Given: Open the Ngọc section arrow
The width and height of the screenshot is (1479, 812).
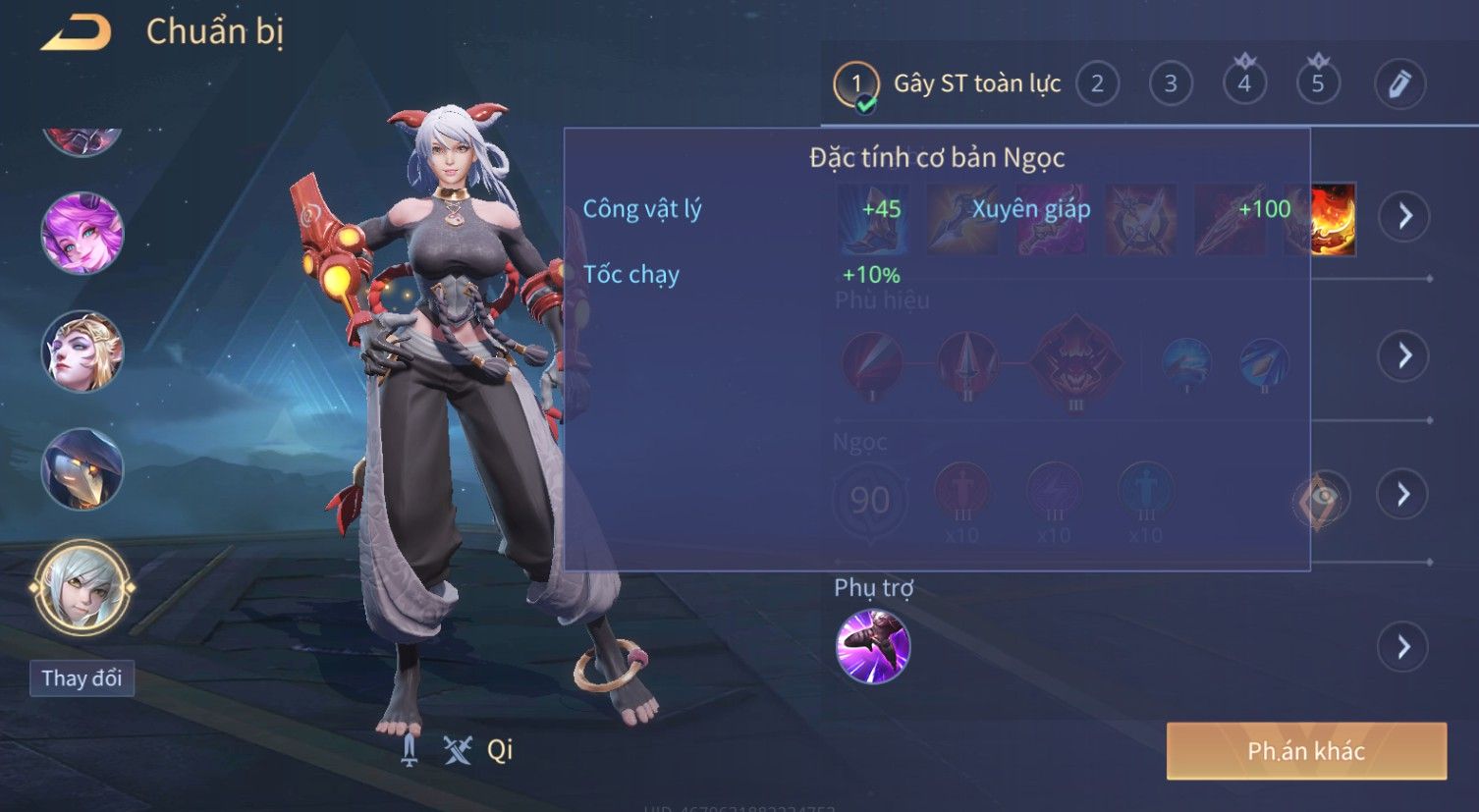Looking at the screenshot, I should 1404,494.
